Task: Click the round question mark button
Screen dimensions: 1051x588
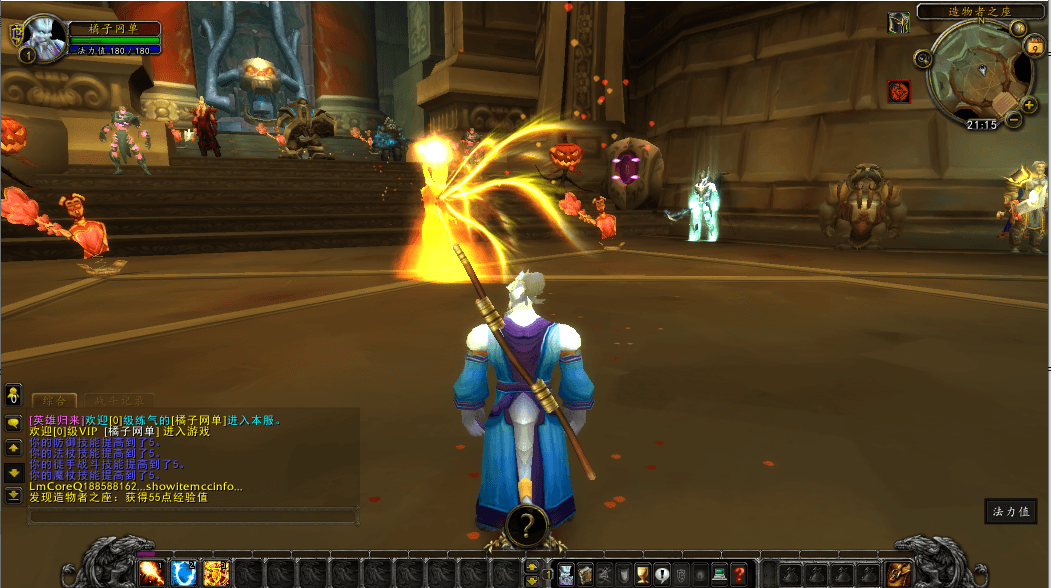Action: coord(526,524)
